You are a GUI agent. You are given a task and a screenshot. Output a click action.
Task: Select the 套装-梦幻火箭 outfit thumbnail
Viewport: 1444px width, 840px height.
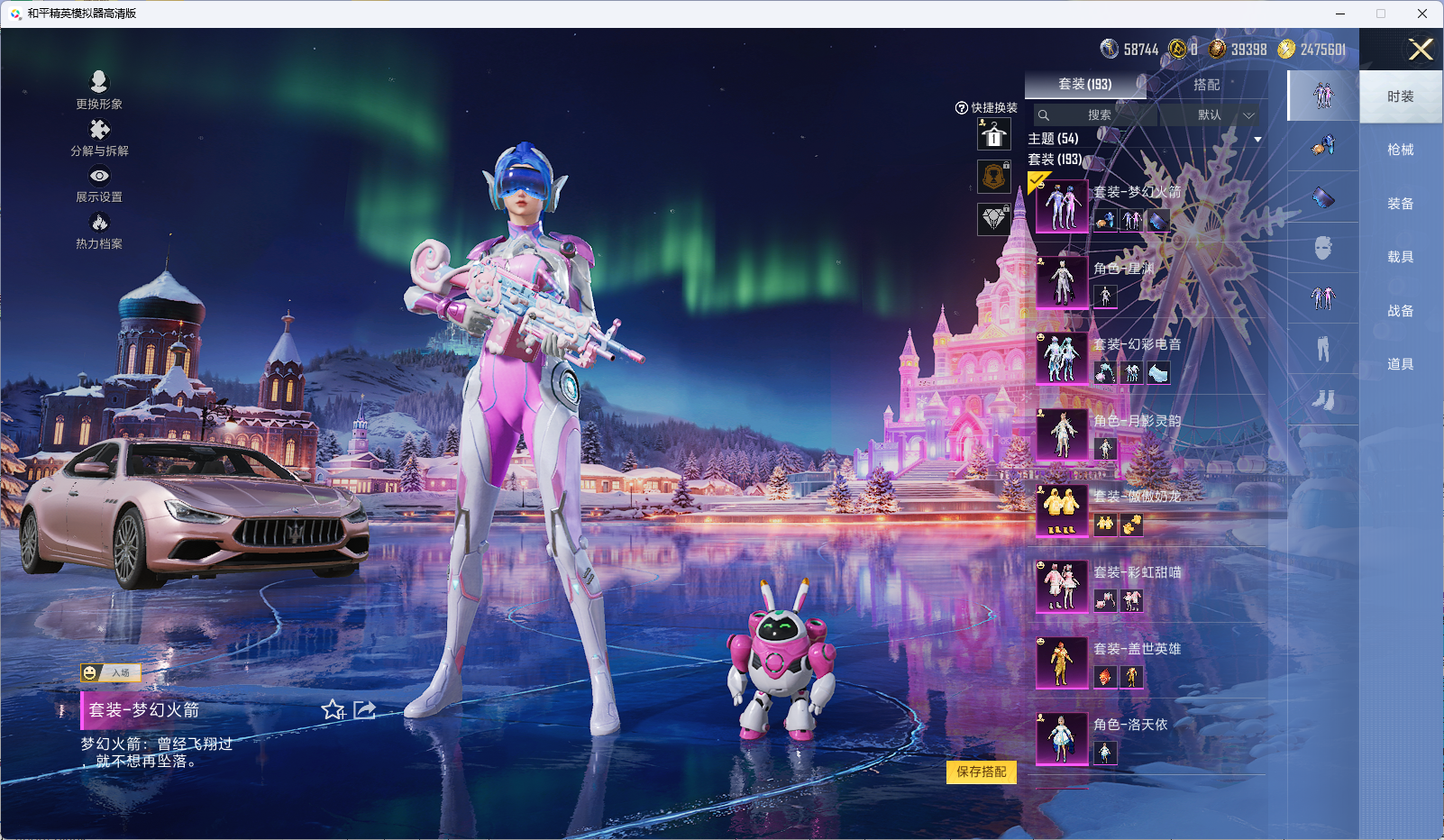coord(1062,206)
